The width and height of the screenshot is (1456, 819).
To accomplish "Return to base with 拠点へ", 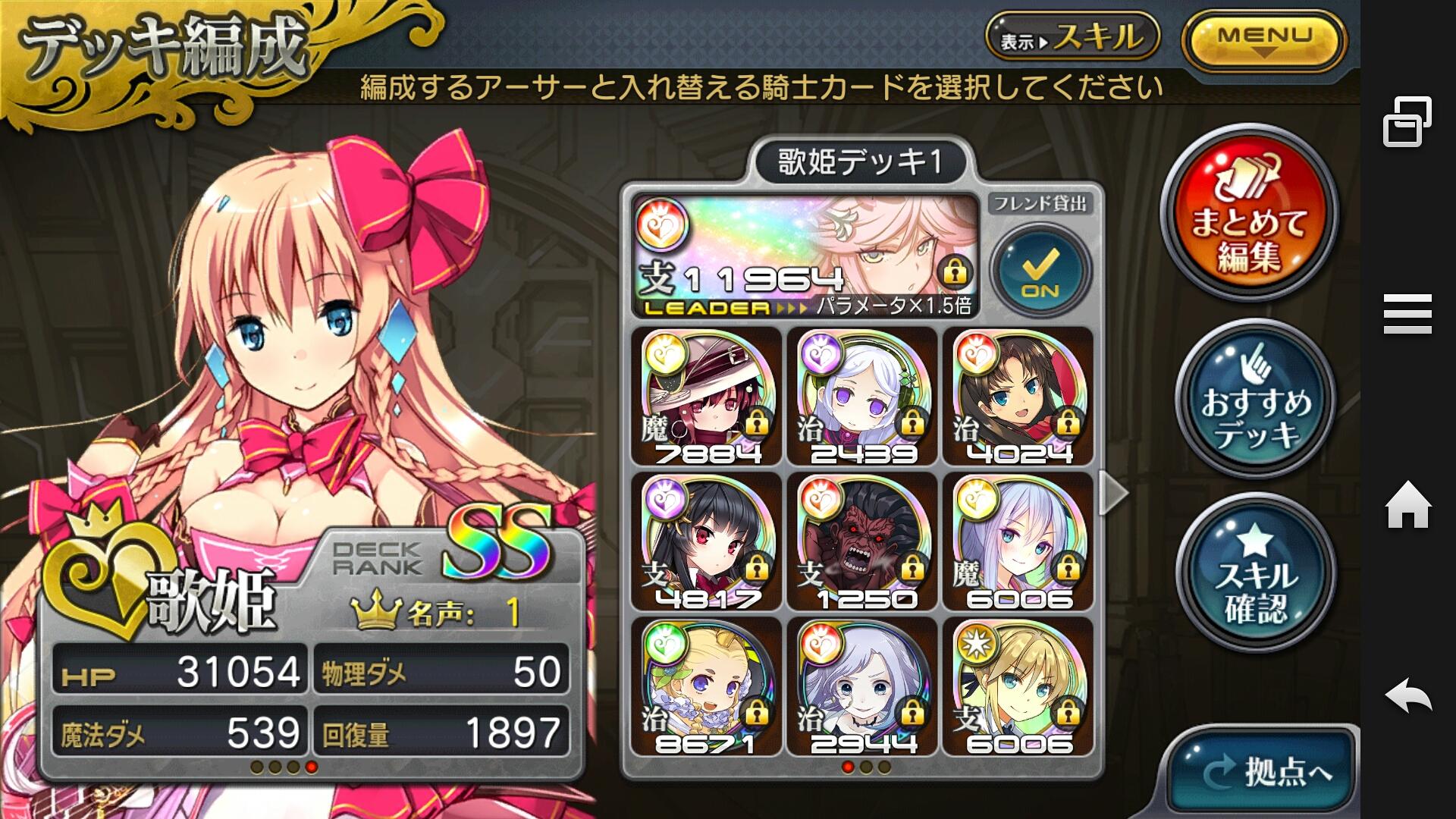I will coord(1265,770).
